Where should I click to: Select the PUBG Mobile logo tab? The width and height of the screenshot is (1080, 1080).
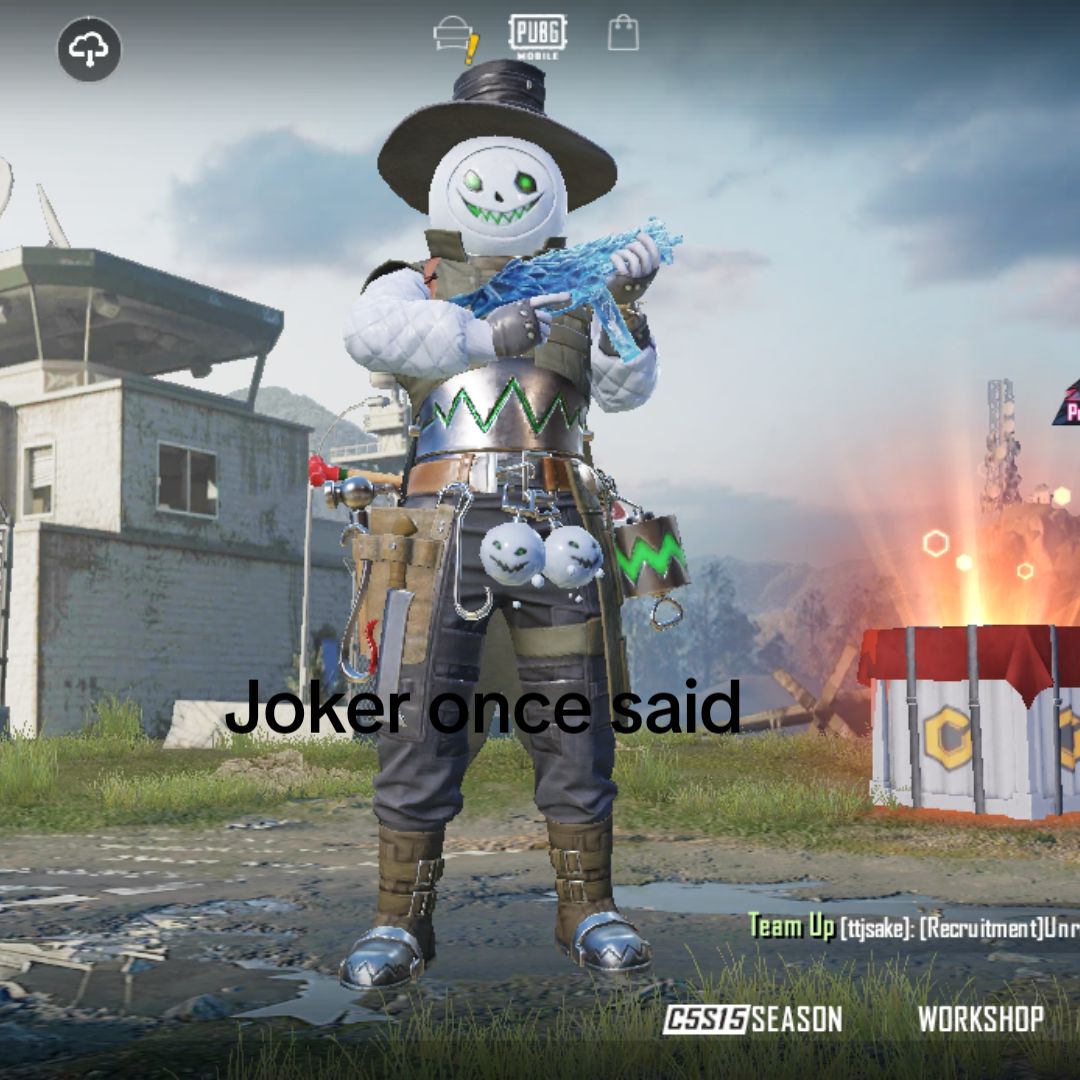[538, 36]
